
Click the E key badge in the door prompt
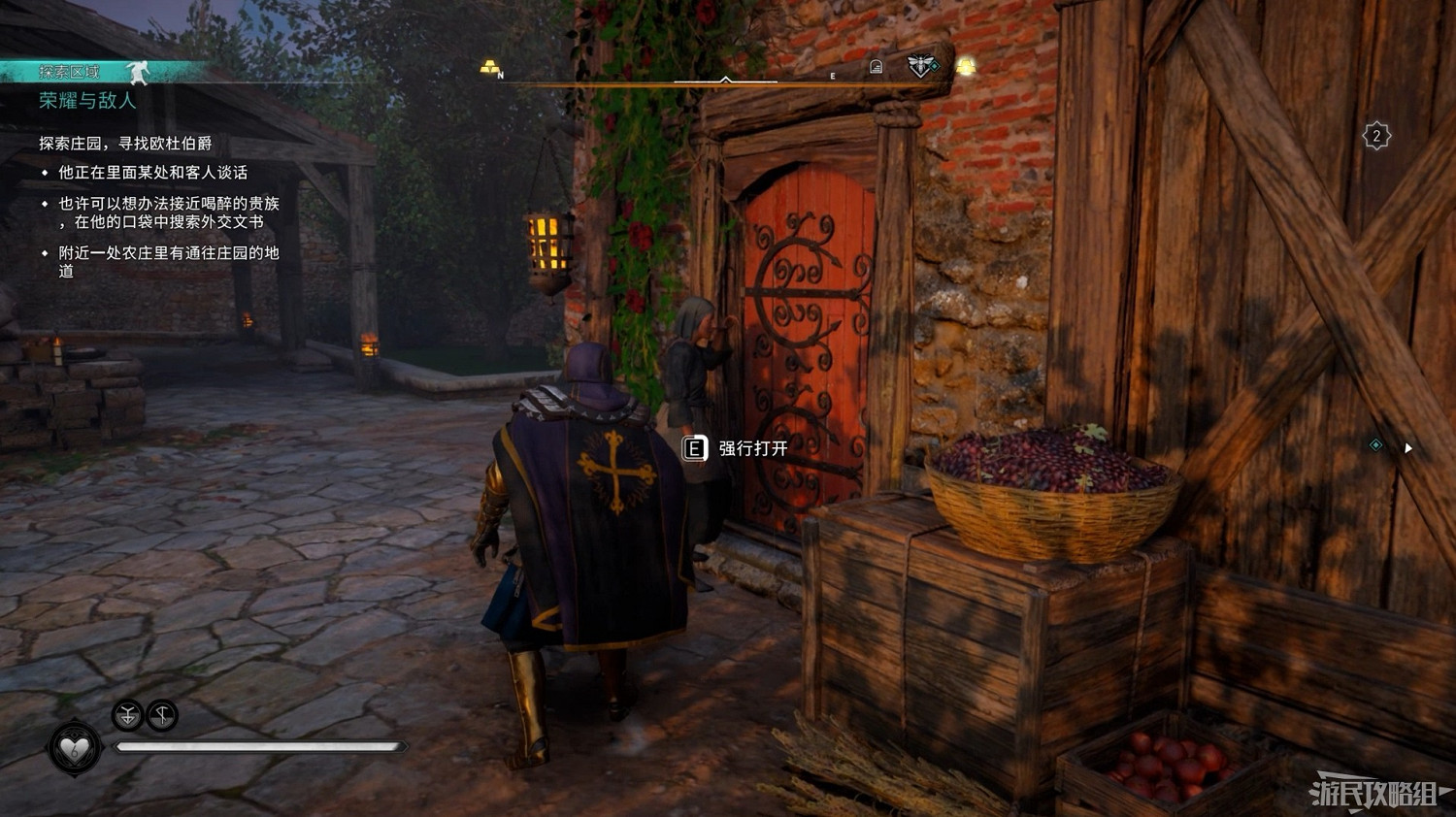click(693, 450)
